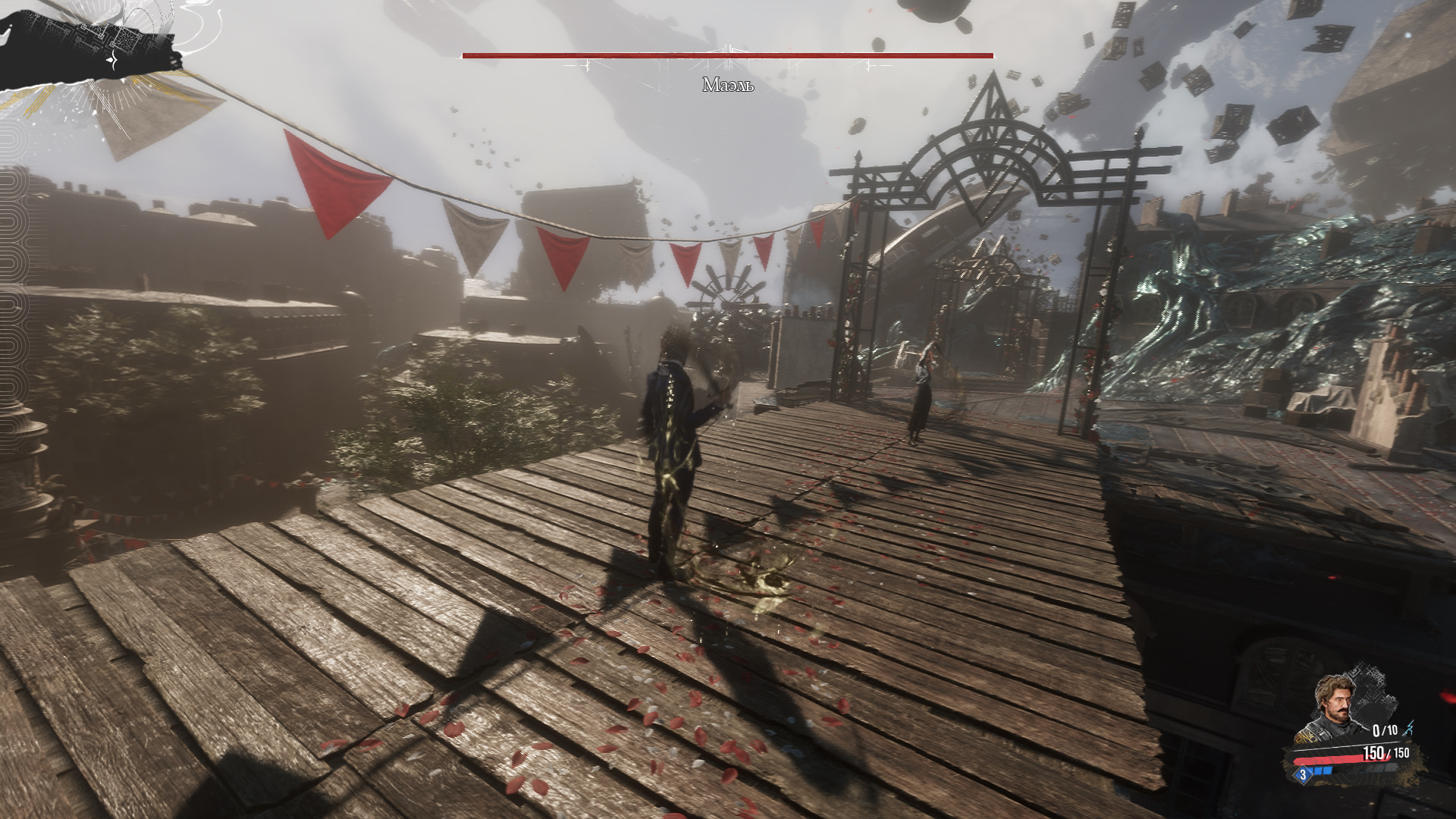Select the blue level 3 diamond badge

(1304, 774)
